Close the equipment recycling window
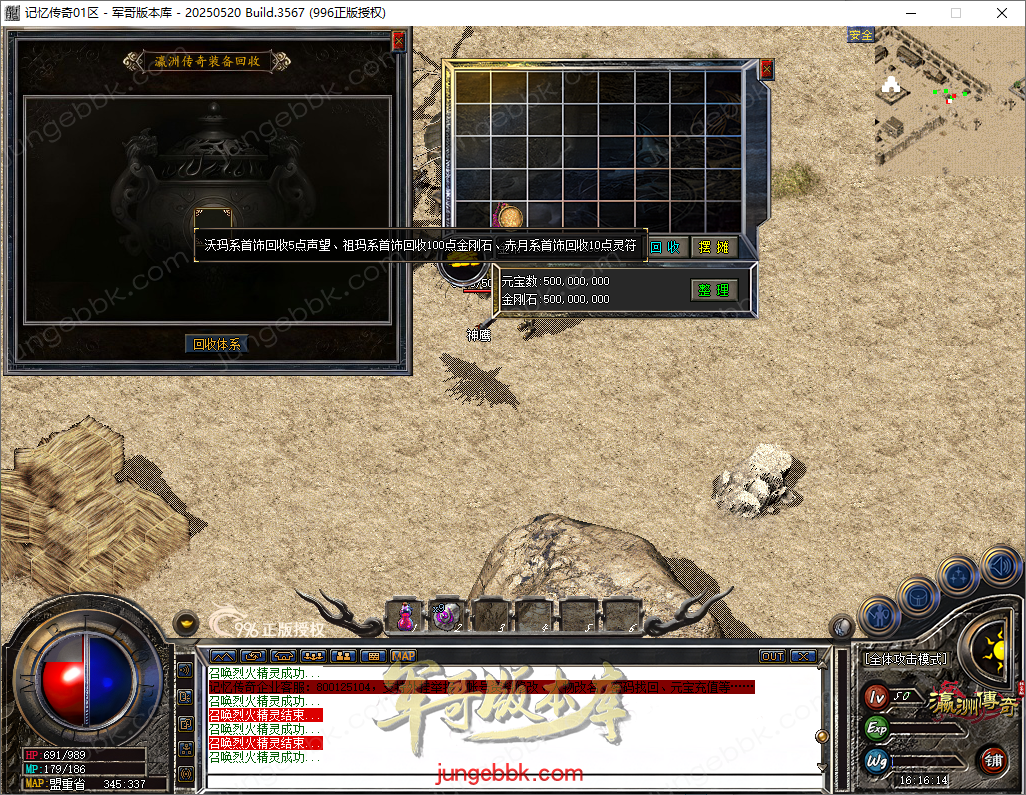The width and height of the screenshot is (1026, 795). click(398, 41)
